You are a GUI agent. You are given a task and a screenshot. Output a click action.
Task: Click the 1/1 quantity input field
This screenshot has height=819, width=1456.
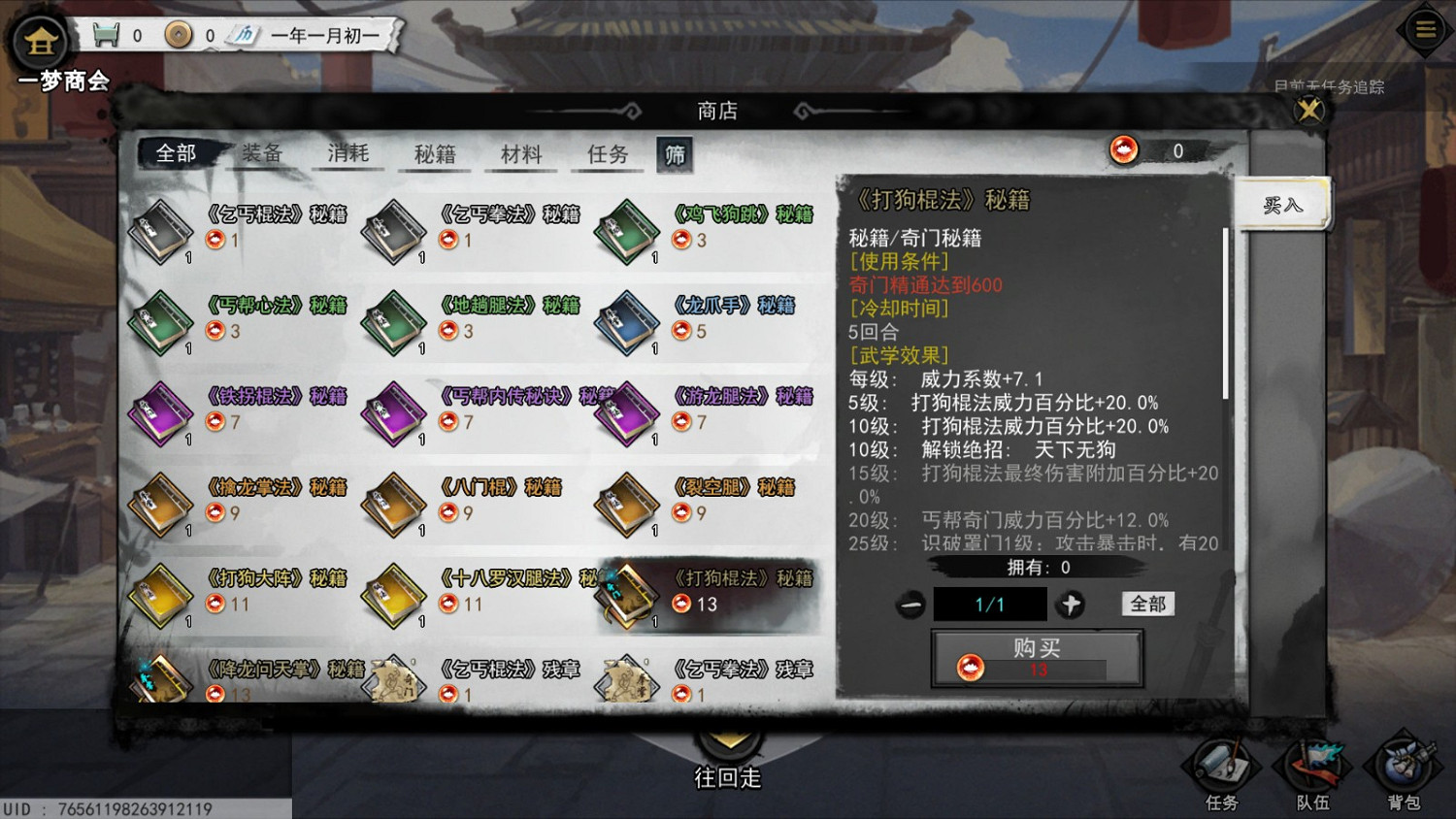tap(989, 604)
